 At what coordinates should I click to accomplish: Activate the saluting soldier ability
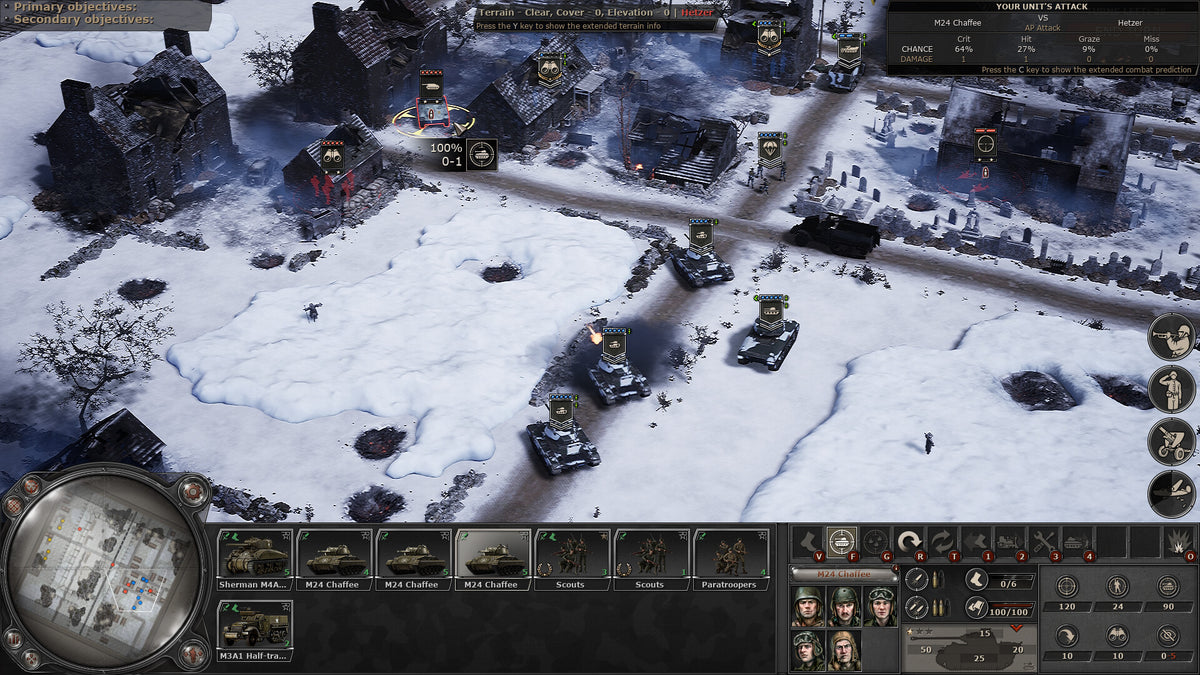click(x=1172, y=389)
